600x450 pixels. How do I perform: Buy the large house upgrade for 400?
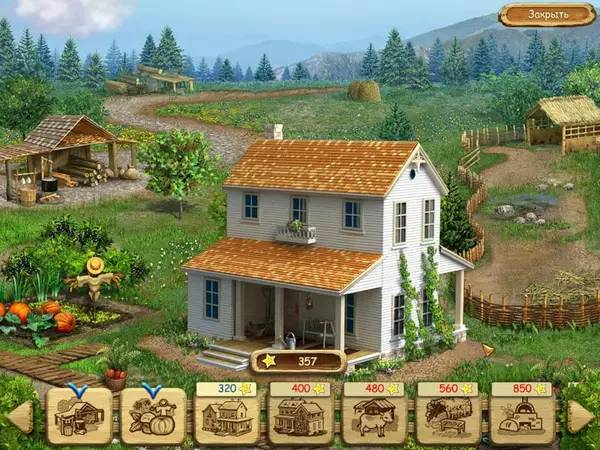point(301,416)
